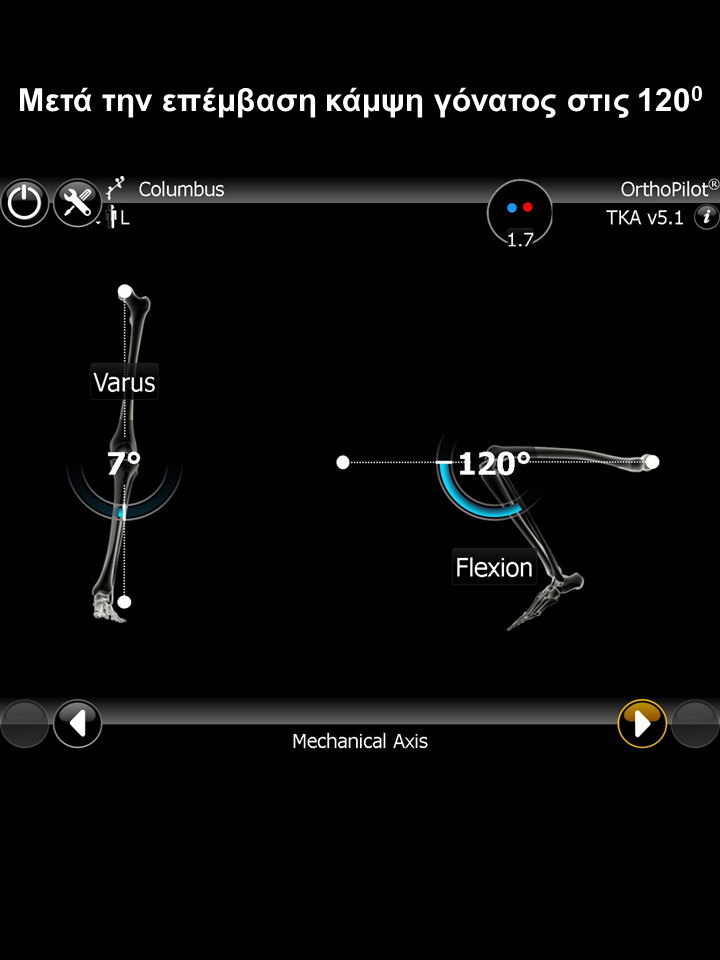The image size is (720, 960).
Task: Select the red and blue dot camera indicator
Action: click(519, 211)
